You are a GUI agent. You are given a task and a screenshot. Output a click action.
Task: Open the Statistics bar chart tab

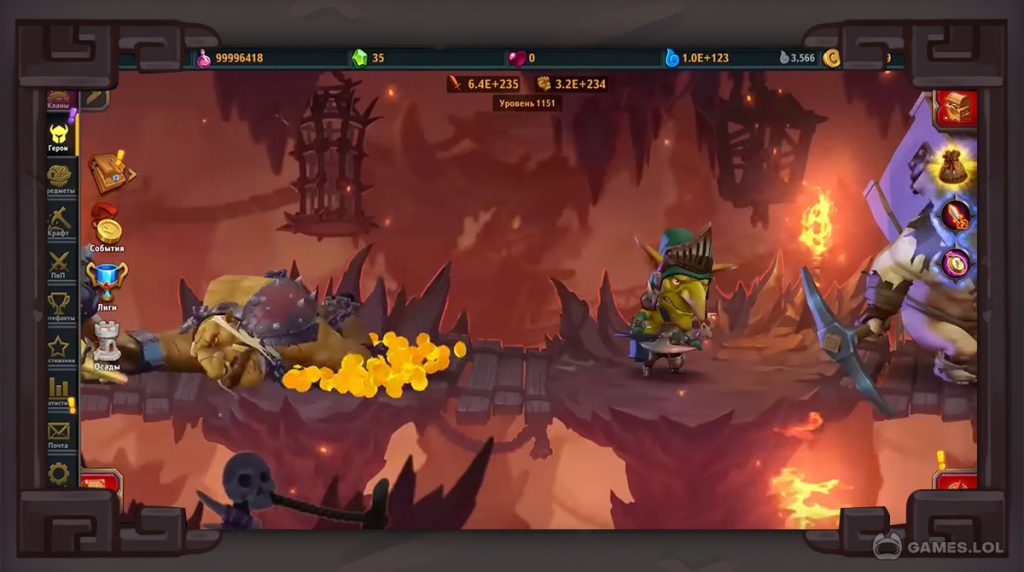(x=60, y=390)
